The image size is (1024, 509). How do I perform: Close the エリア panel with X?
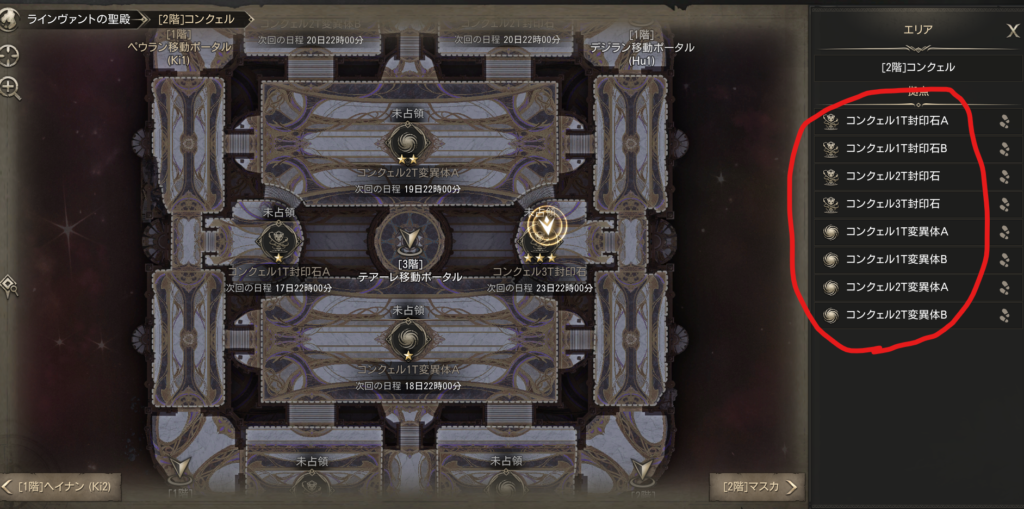[1012, 31]
